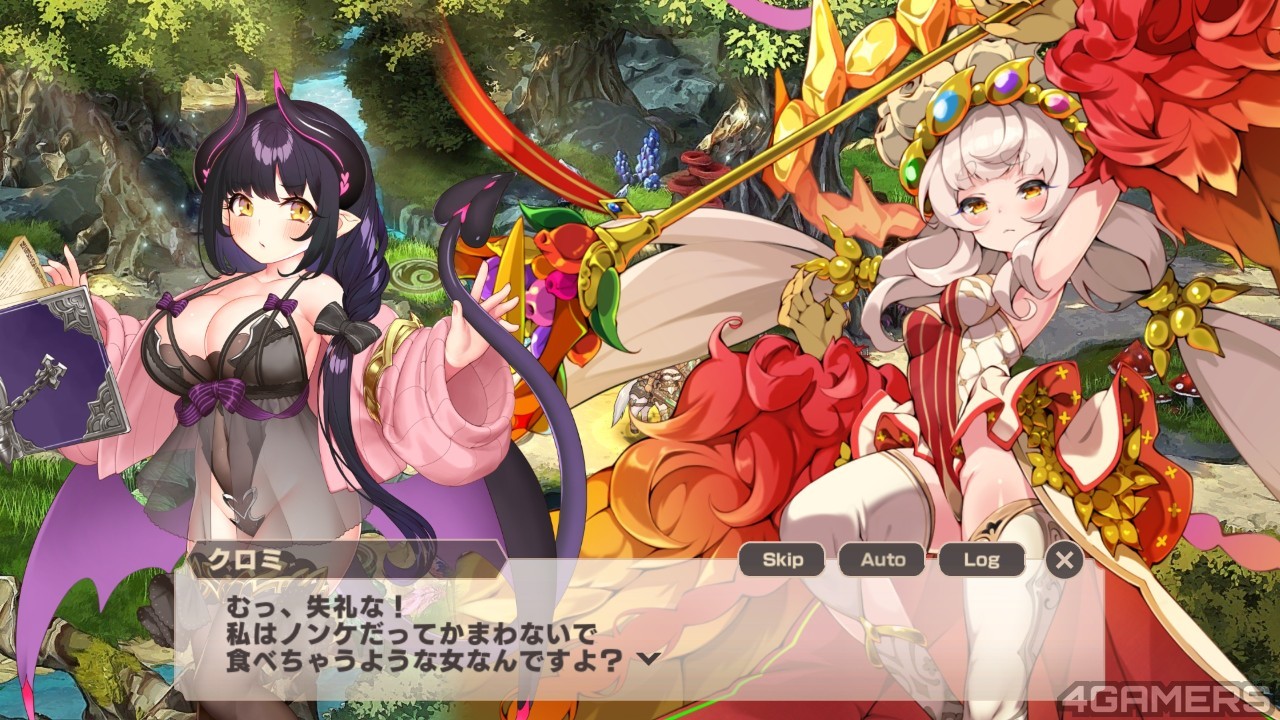Close the dialogue window with X
This screenshot has height=720, width=1280.
[1064, 560]
